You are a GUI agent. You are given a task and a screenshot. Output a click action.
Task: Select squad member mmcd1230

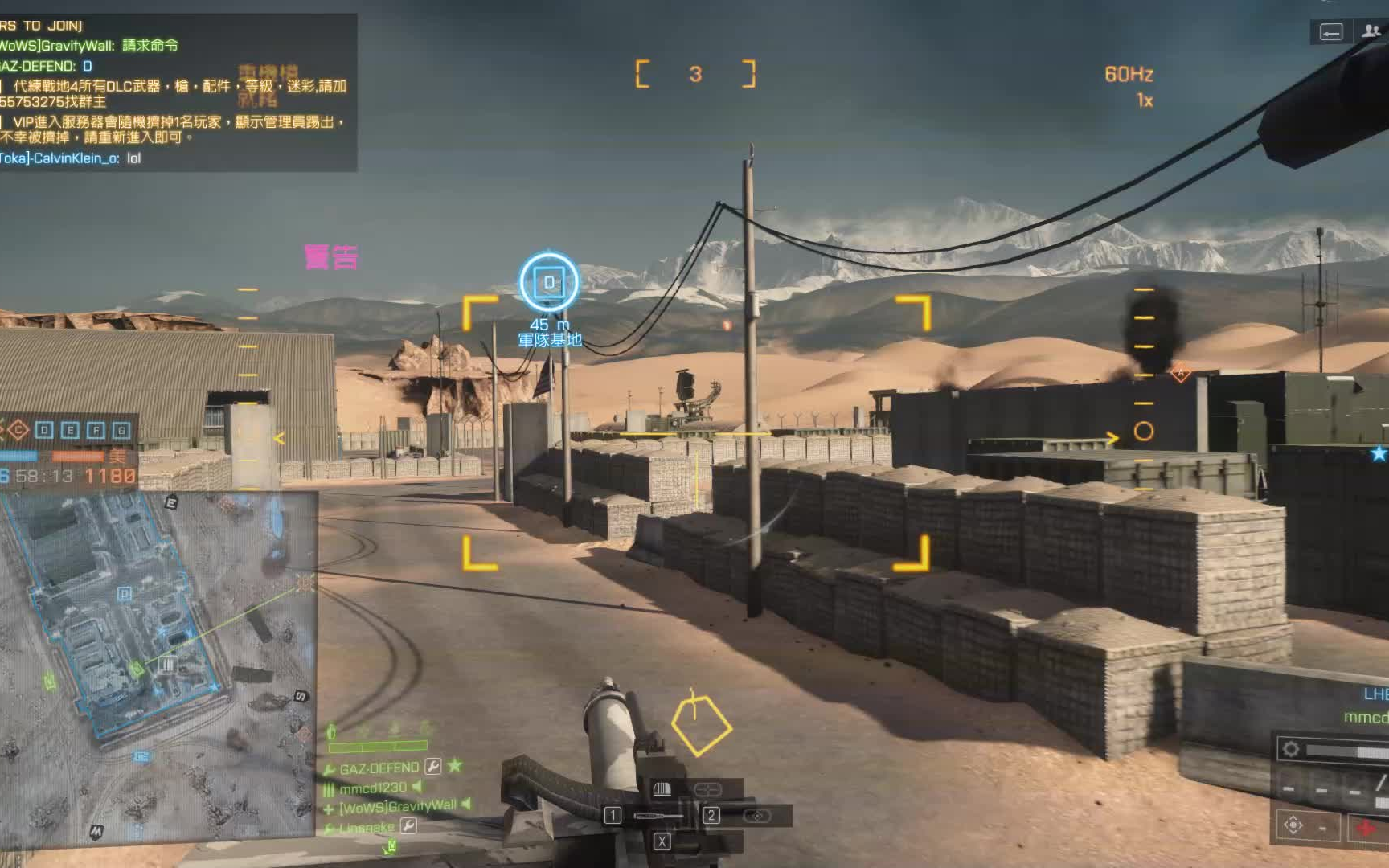click(373, 788)
